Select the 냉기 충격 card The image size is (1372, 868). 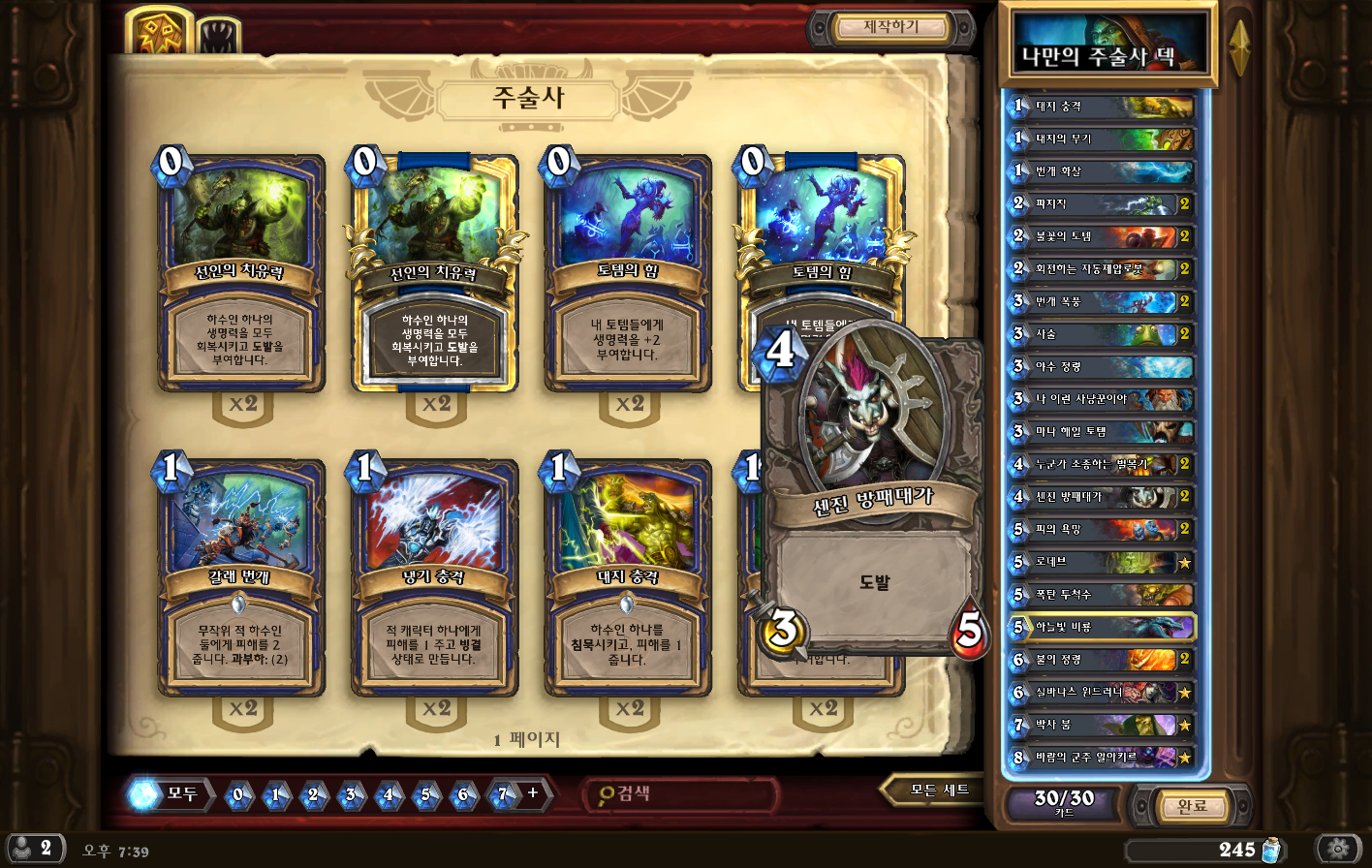coord(434,578)
